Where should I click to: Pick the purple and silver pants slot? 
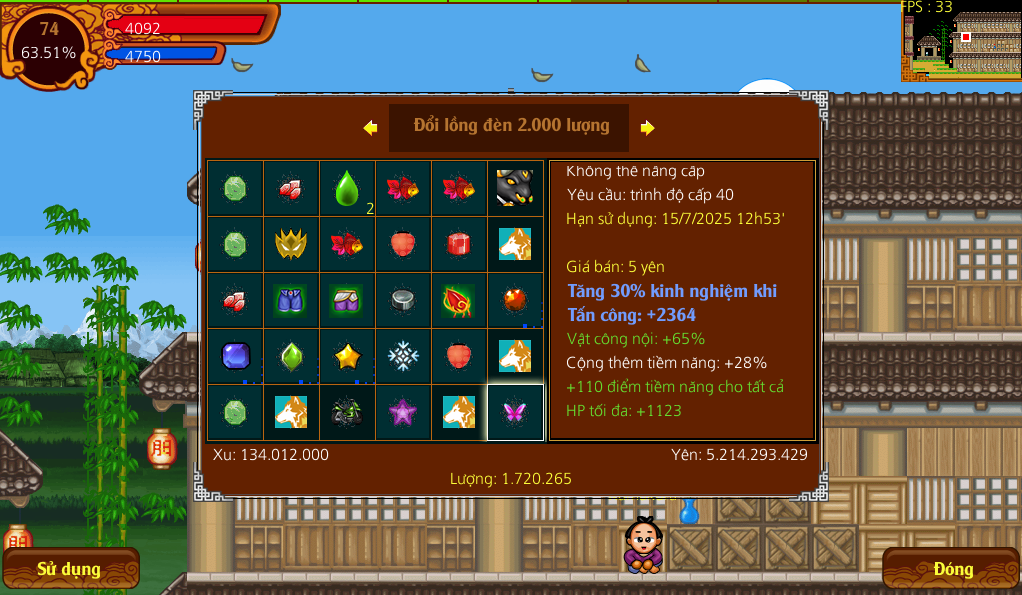pyautogui.click(x=347, y=300)
